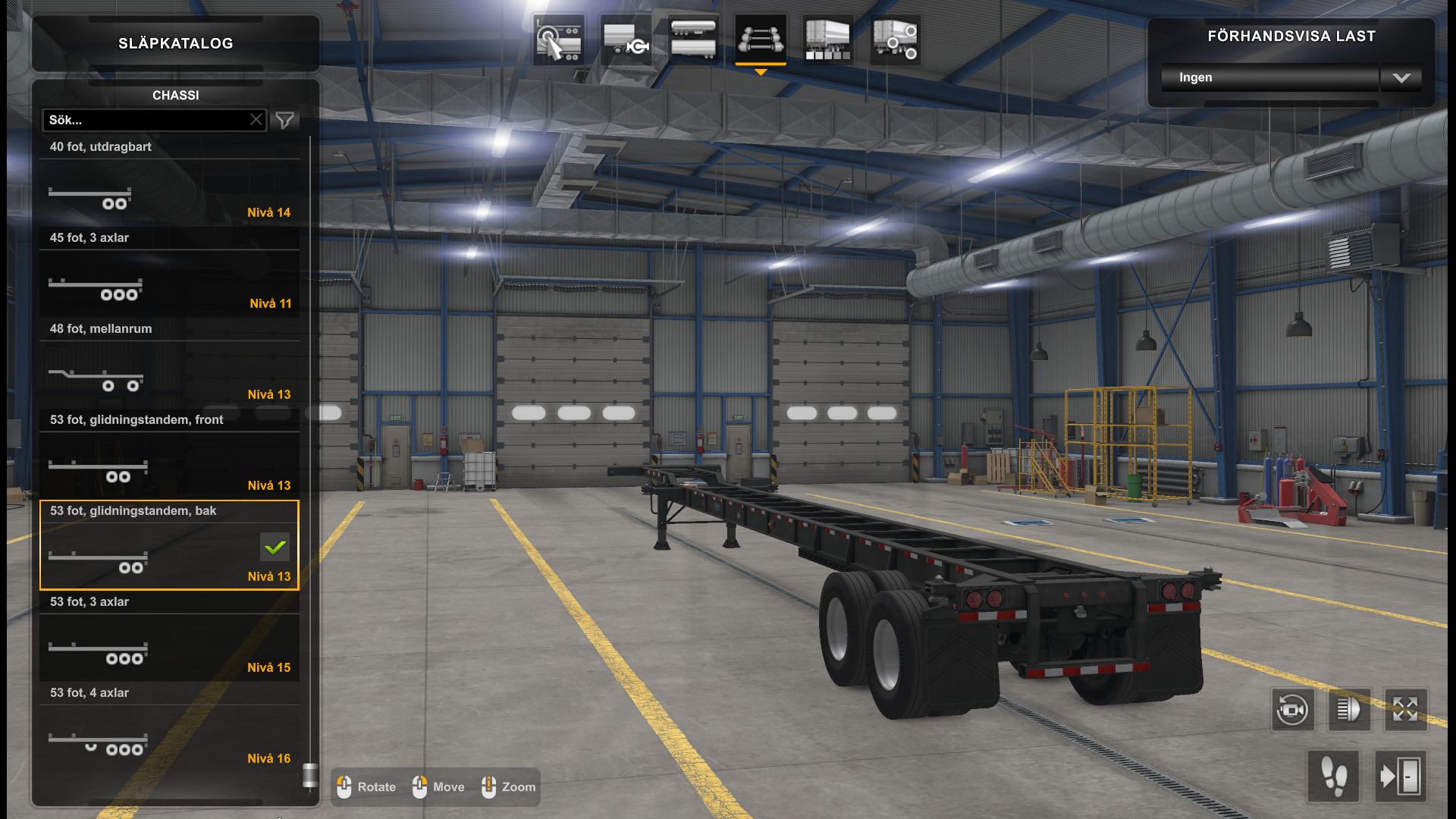Image resolution: width=1456 pixels, height=819 pixels.
Task: Open the search filter funnel icon
Action: pos(284,119)
